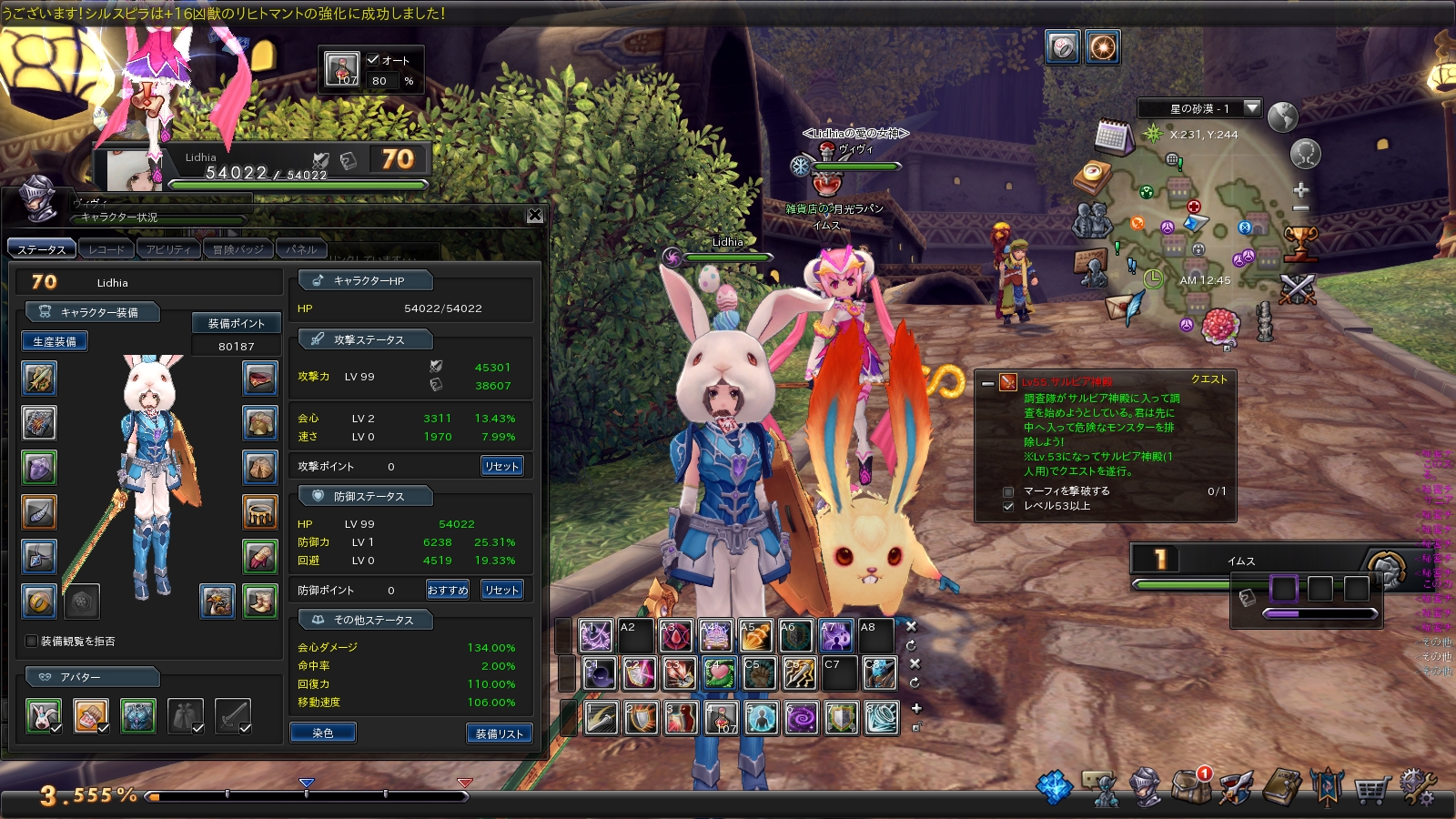Open the 装備リスト equipment list
Screen dimensions: 1456x819
[499, 733]
